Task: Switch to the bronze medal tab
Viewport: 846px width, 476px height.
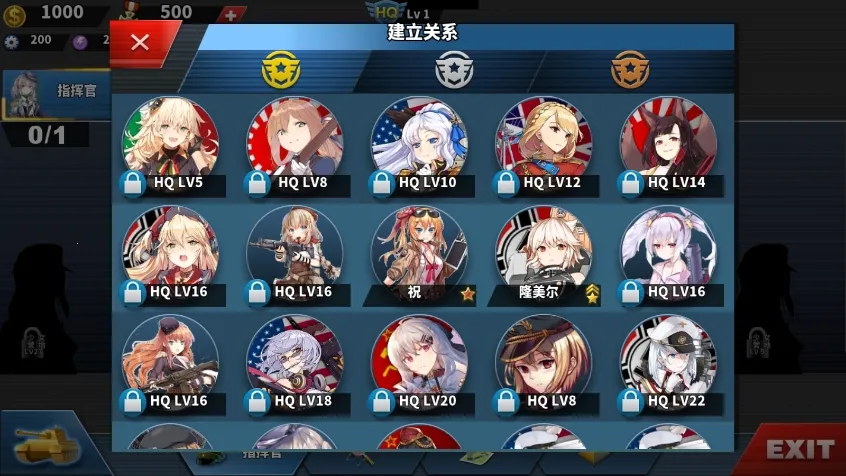Action: (630, 70)
